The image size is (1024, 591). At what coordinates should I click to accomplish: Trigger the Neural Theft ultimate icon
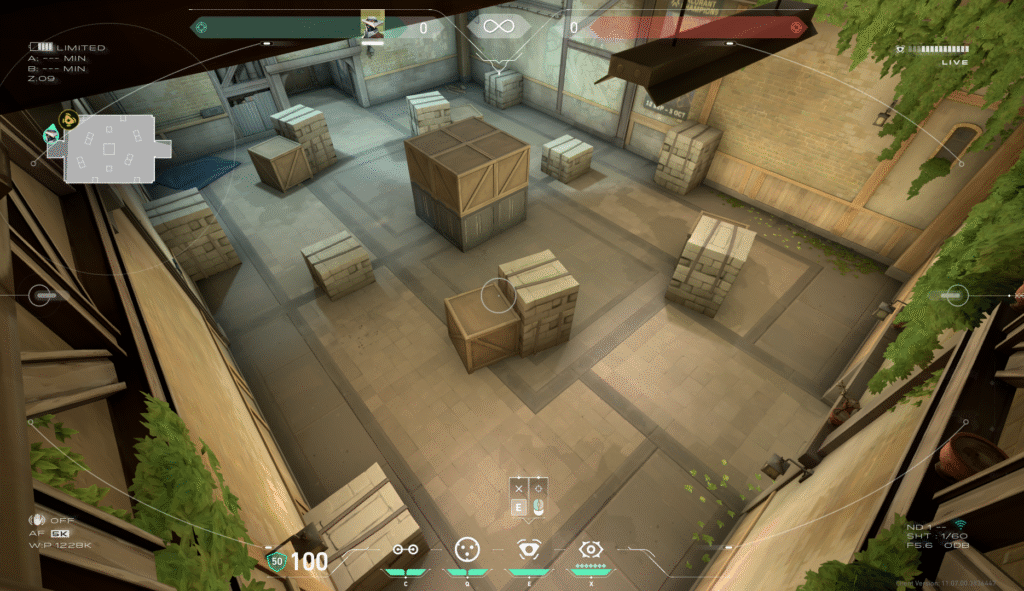(590, 549)
